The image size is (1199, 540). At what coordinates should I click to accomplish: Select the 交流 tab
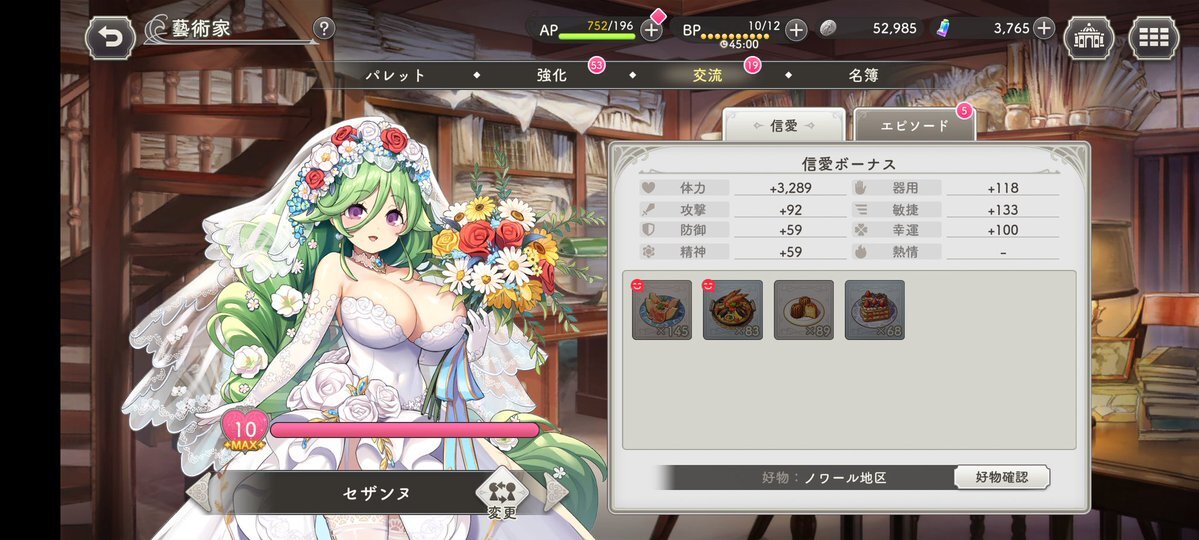(x=708, y=75)
